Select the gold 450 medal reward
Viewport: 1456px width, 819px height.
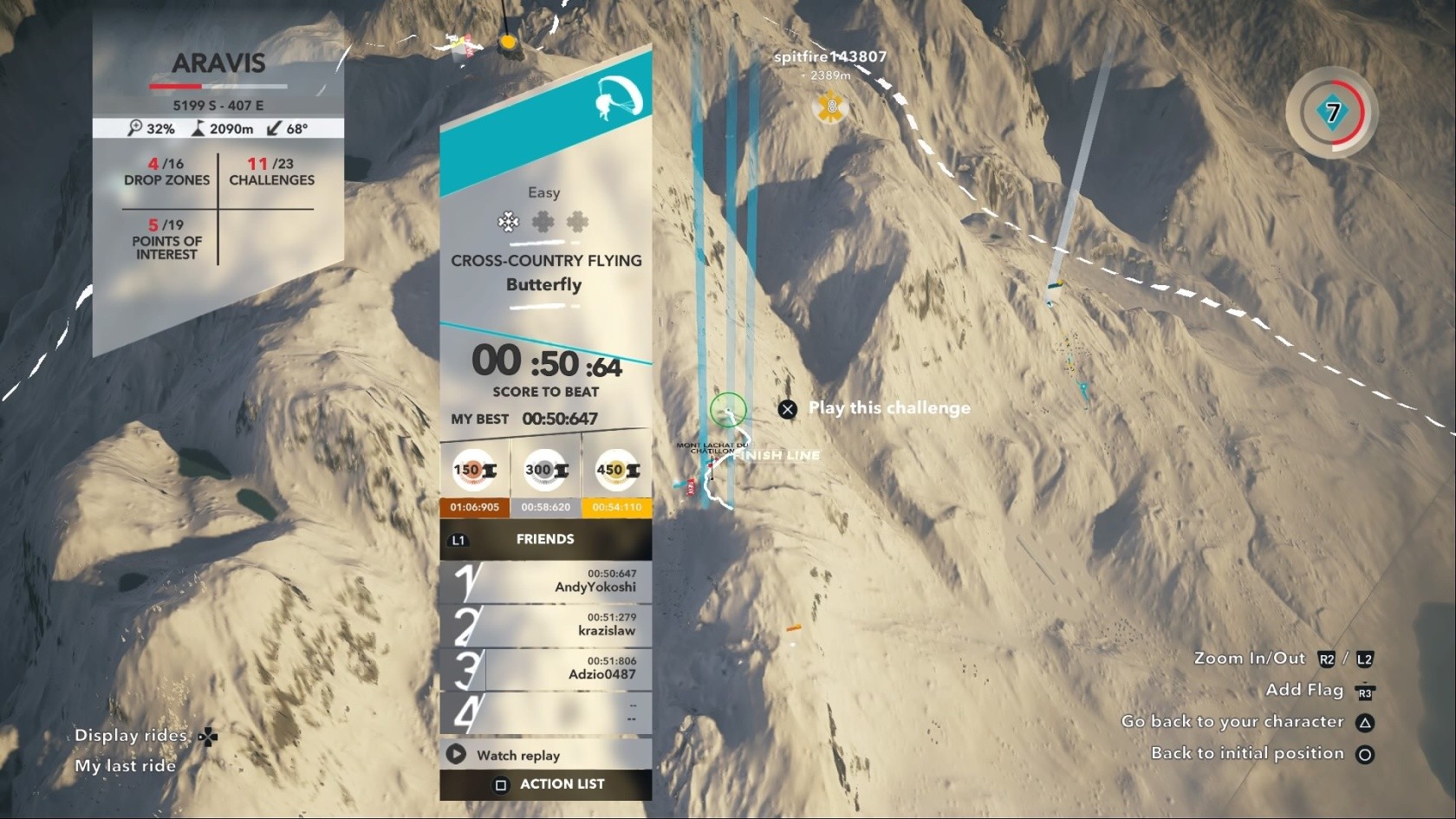[x=617, y=471]
